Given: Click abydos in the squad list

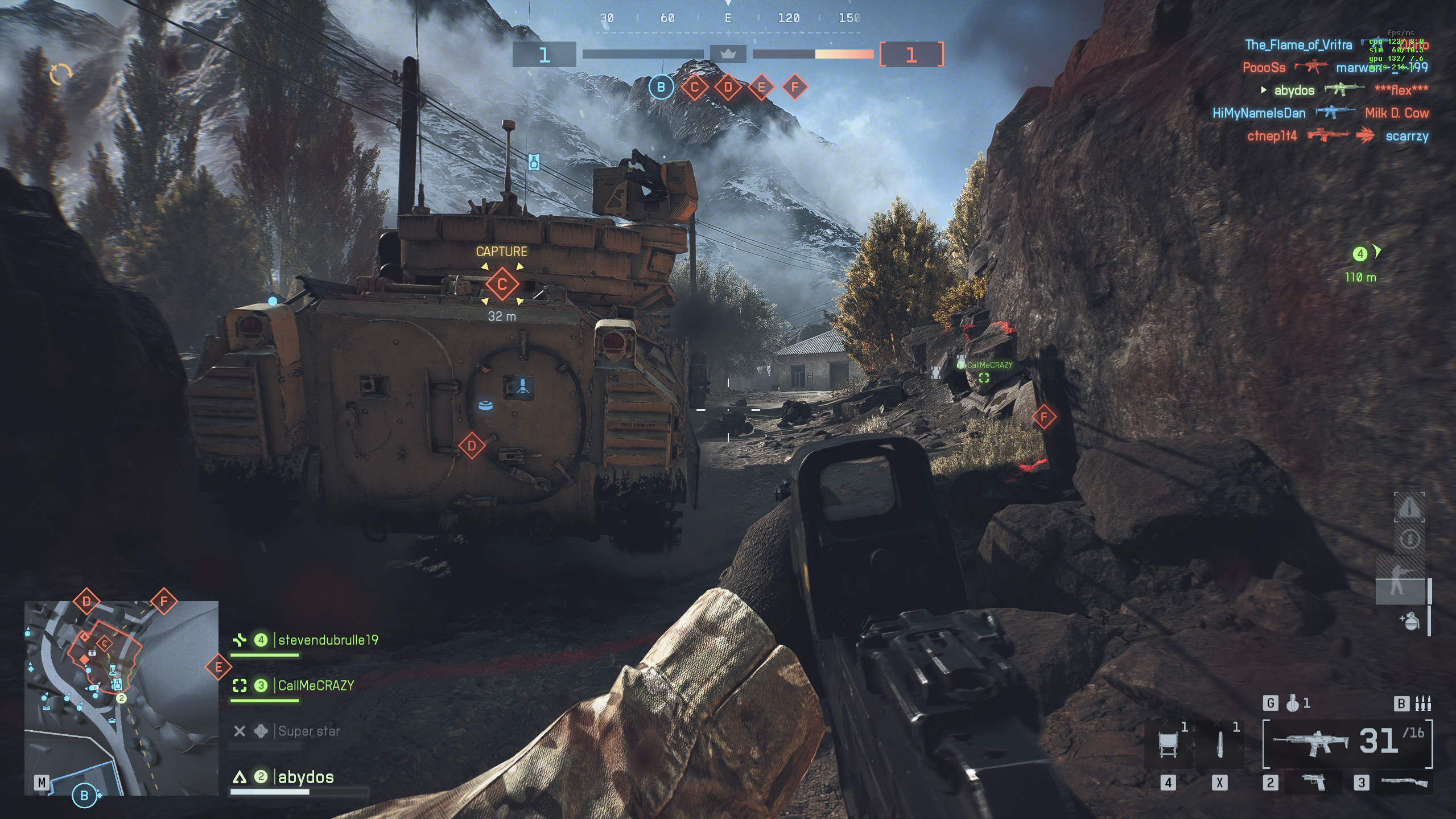Looking at the screenshot, I should (x=306, y=777).
